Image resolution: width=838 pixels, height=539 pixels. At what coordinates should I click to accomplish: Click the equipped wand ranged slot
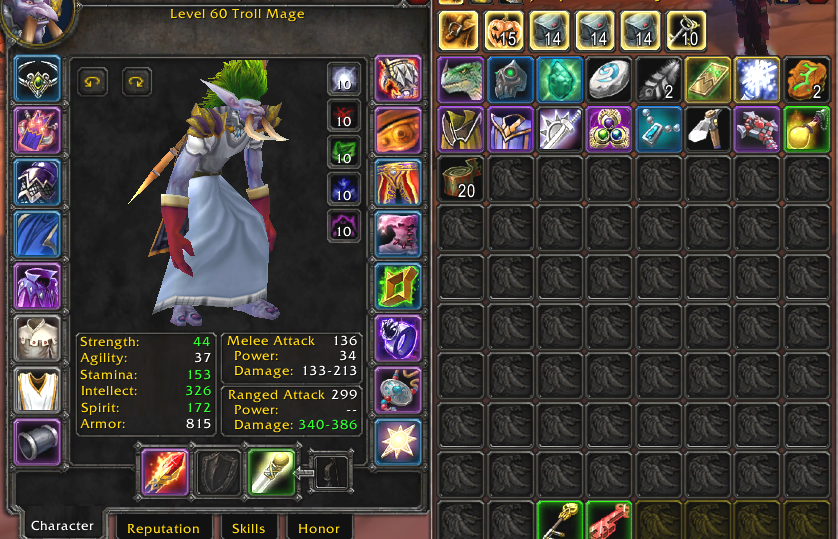(x=271, y=472)
